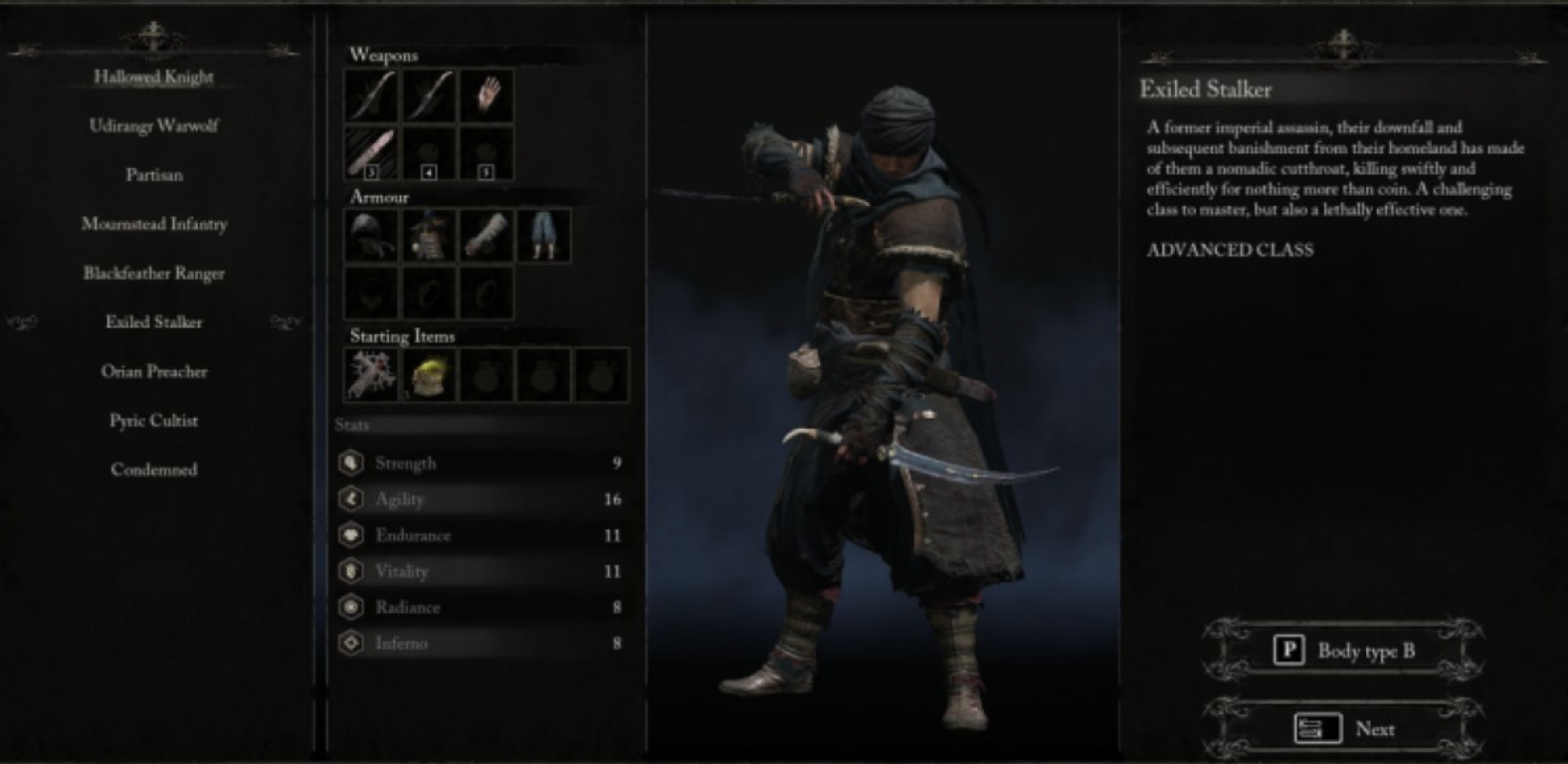The image size is (1568, 764).
Task: Select the Hallowed Knight class
Action: pos(155,77)
